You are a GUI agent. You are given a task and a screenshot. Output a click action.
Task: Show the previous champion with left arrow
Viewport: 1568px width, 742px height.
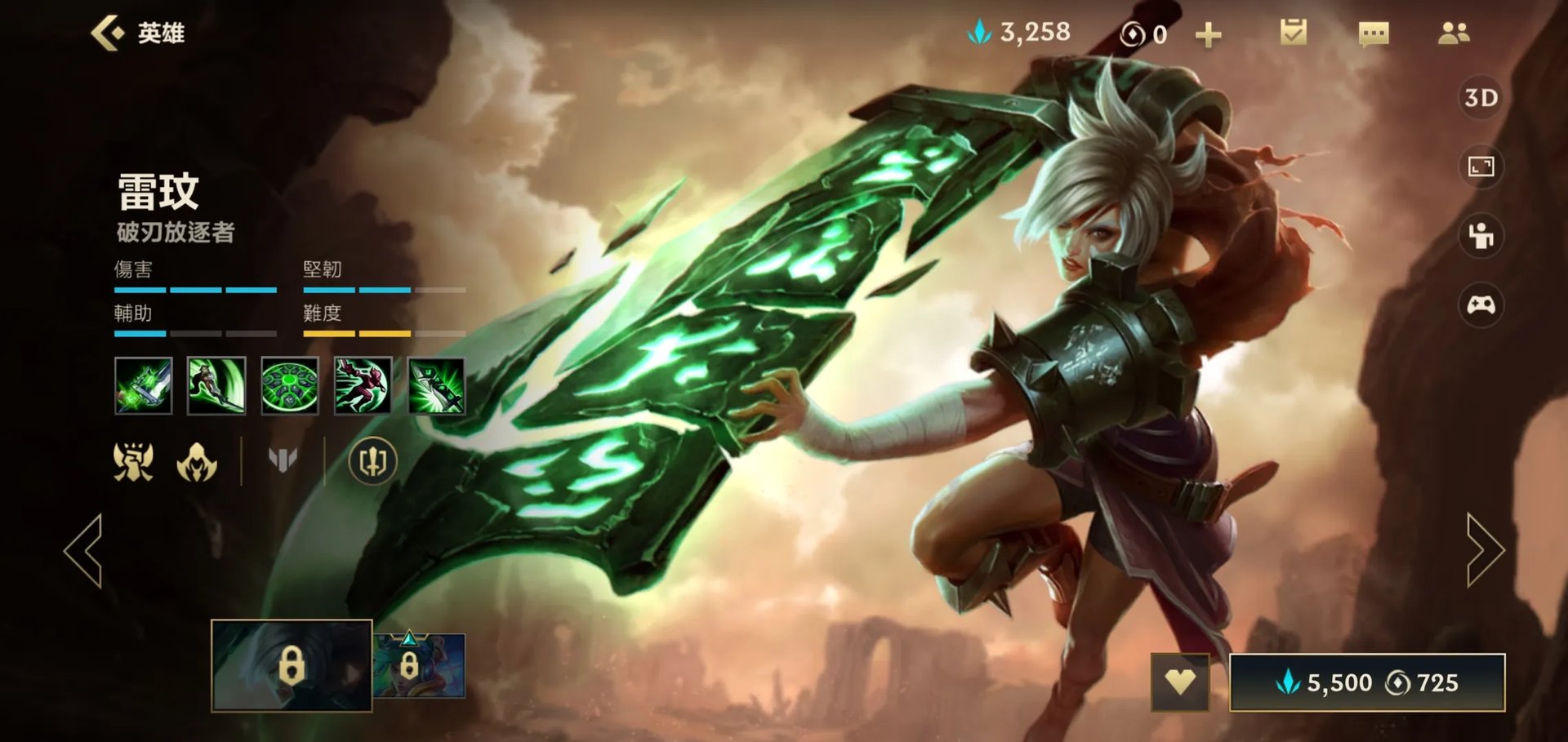84,550
